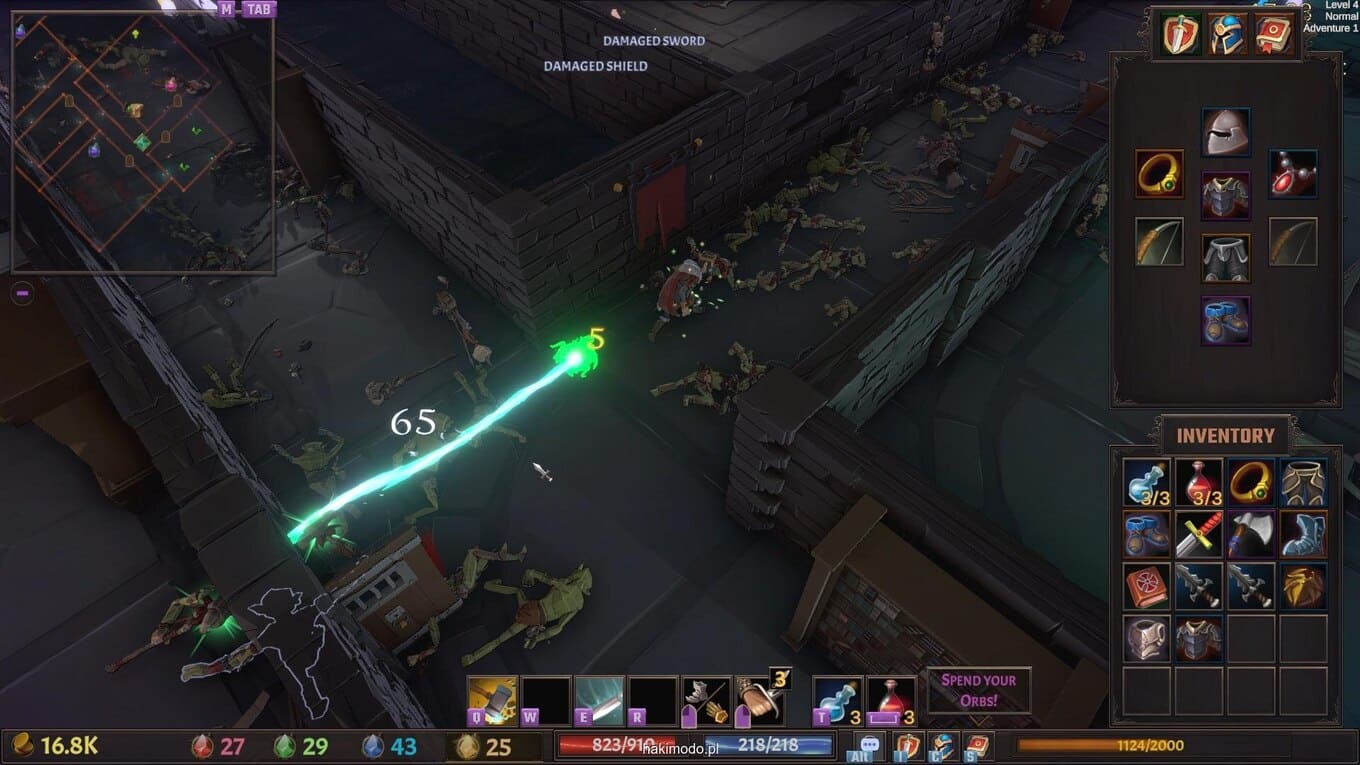Collapse the minimap with the minus button
This screenshot has width=1360, height=765.
[23, 293]
